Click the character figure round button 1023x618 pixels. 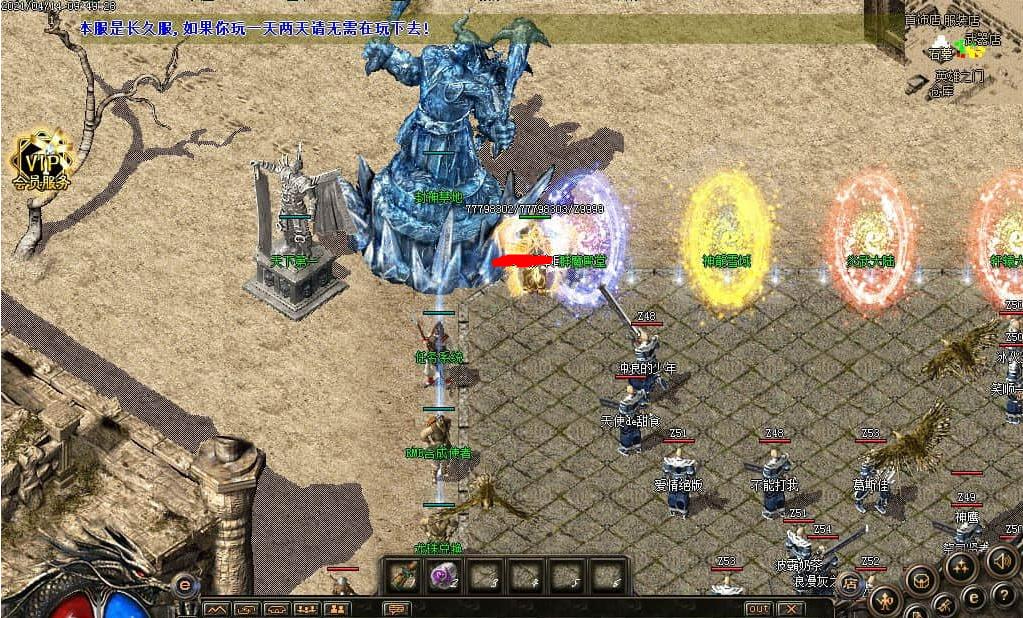click(885, 600)
